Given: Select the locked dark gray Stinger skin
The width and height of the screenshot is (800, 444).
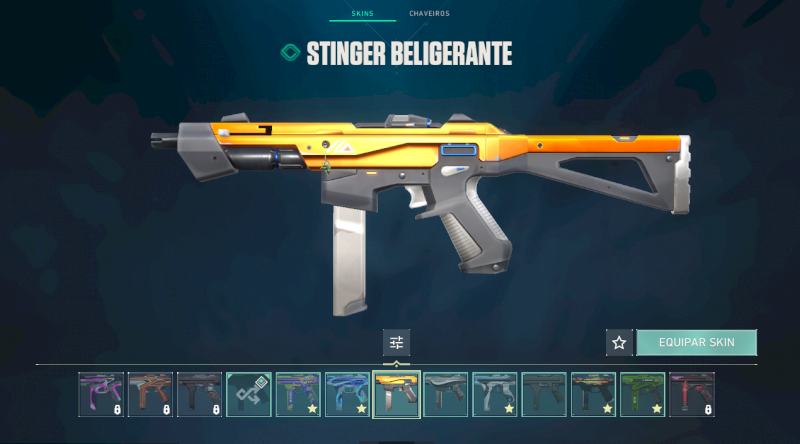Looking at the screenshot, I should tap(200, 394).
